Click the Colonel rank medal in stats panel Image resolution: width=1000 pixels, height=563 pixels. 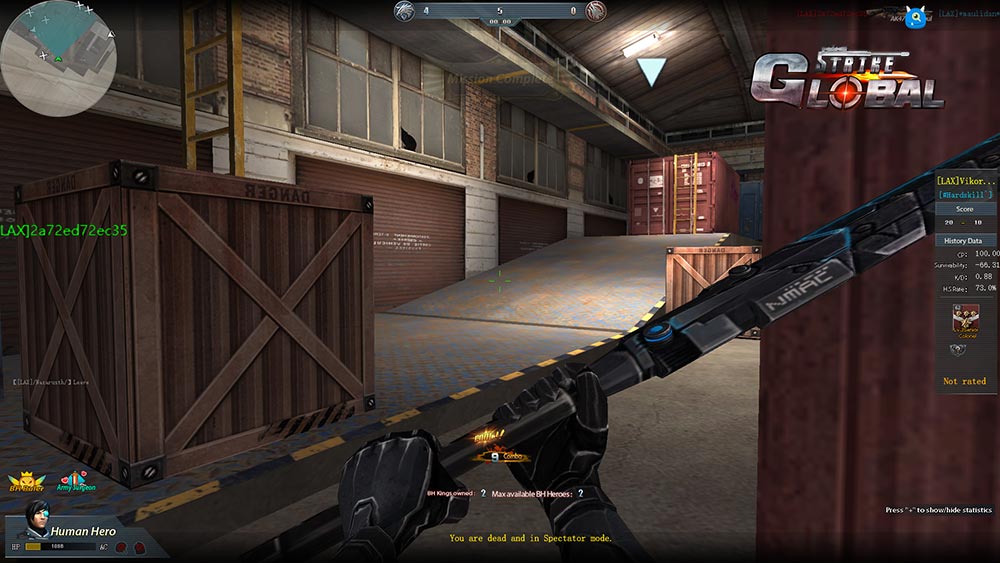965,320
